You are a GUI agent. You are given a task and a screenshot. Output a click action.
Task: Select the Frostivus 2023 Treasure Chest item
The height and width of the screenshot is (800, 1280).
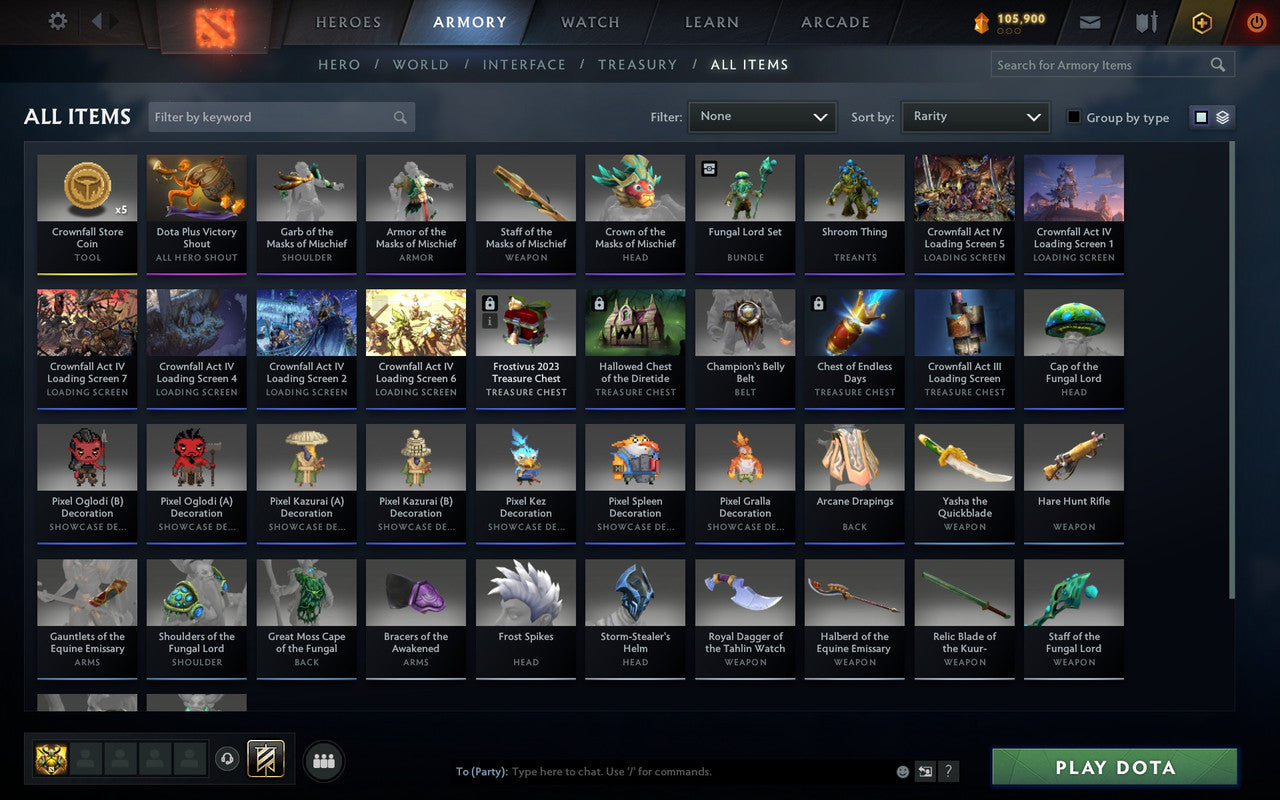pyautogui.click(x=525, y=347)
